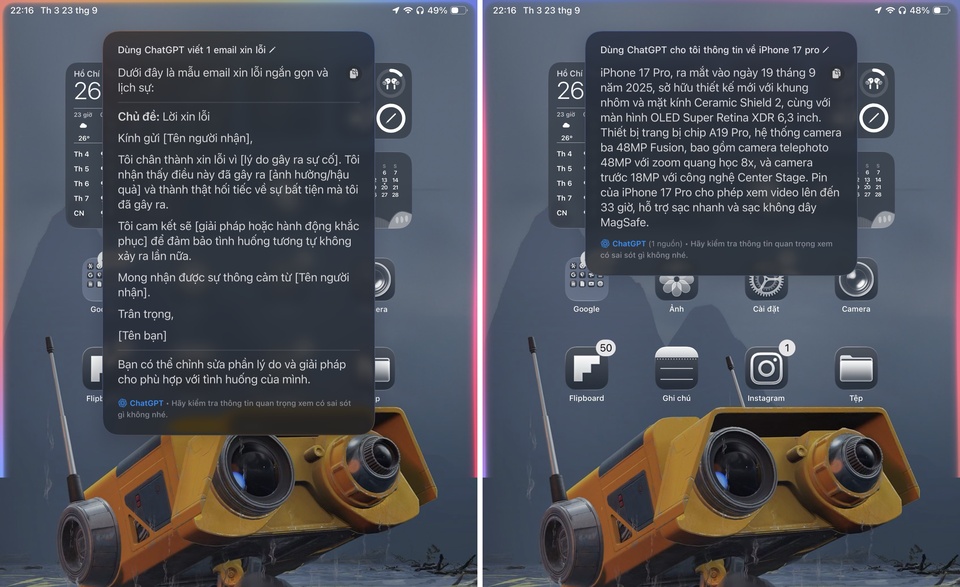Open the "1 nguồn" source reference
Image resolution: width=960 pixels, height=587 pixels.
pos(665,244)
